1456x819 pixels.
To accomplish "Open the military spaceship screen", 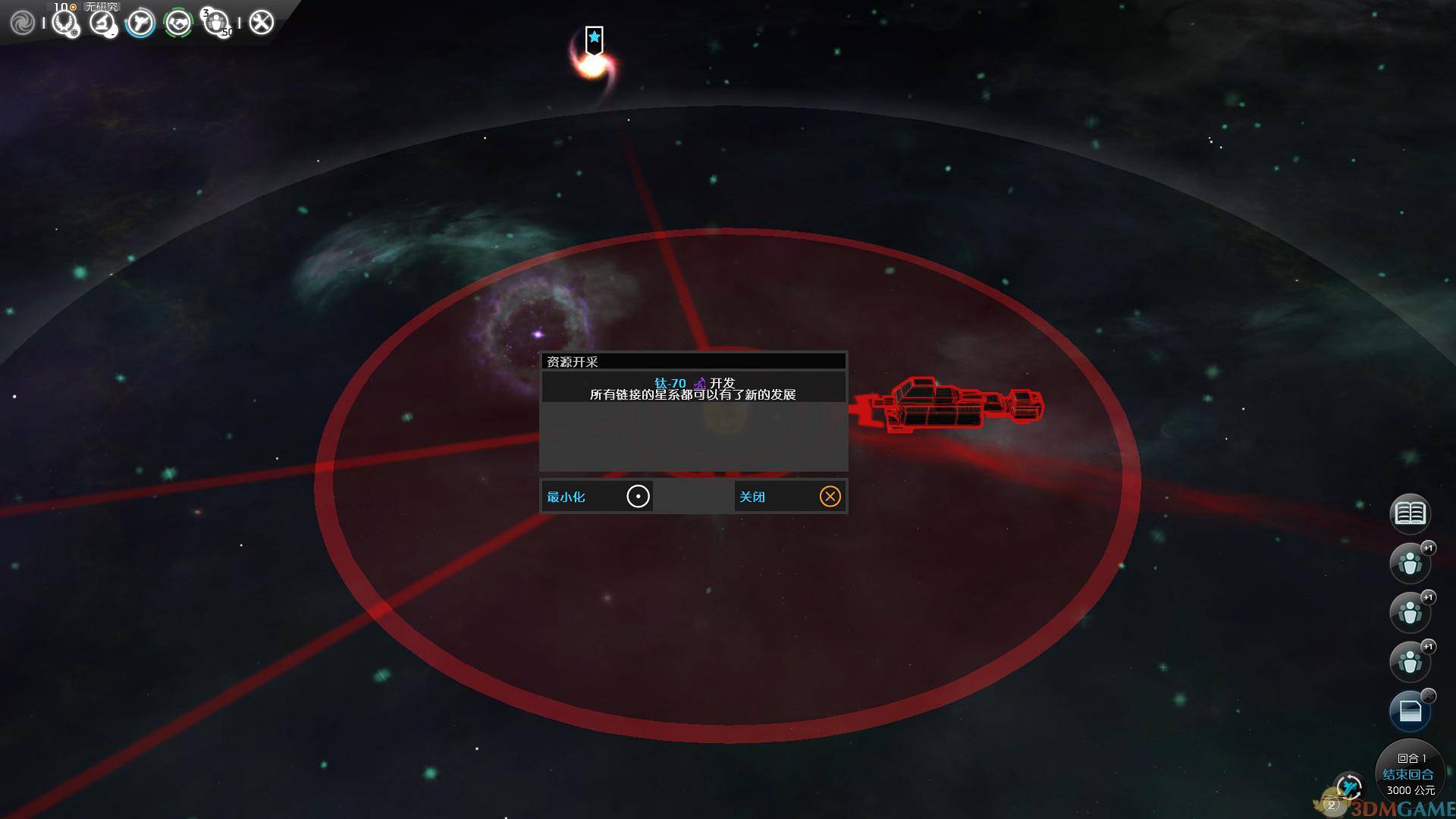I will 140,23.
